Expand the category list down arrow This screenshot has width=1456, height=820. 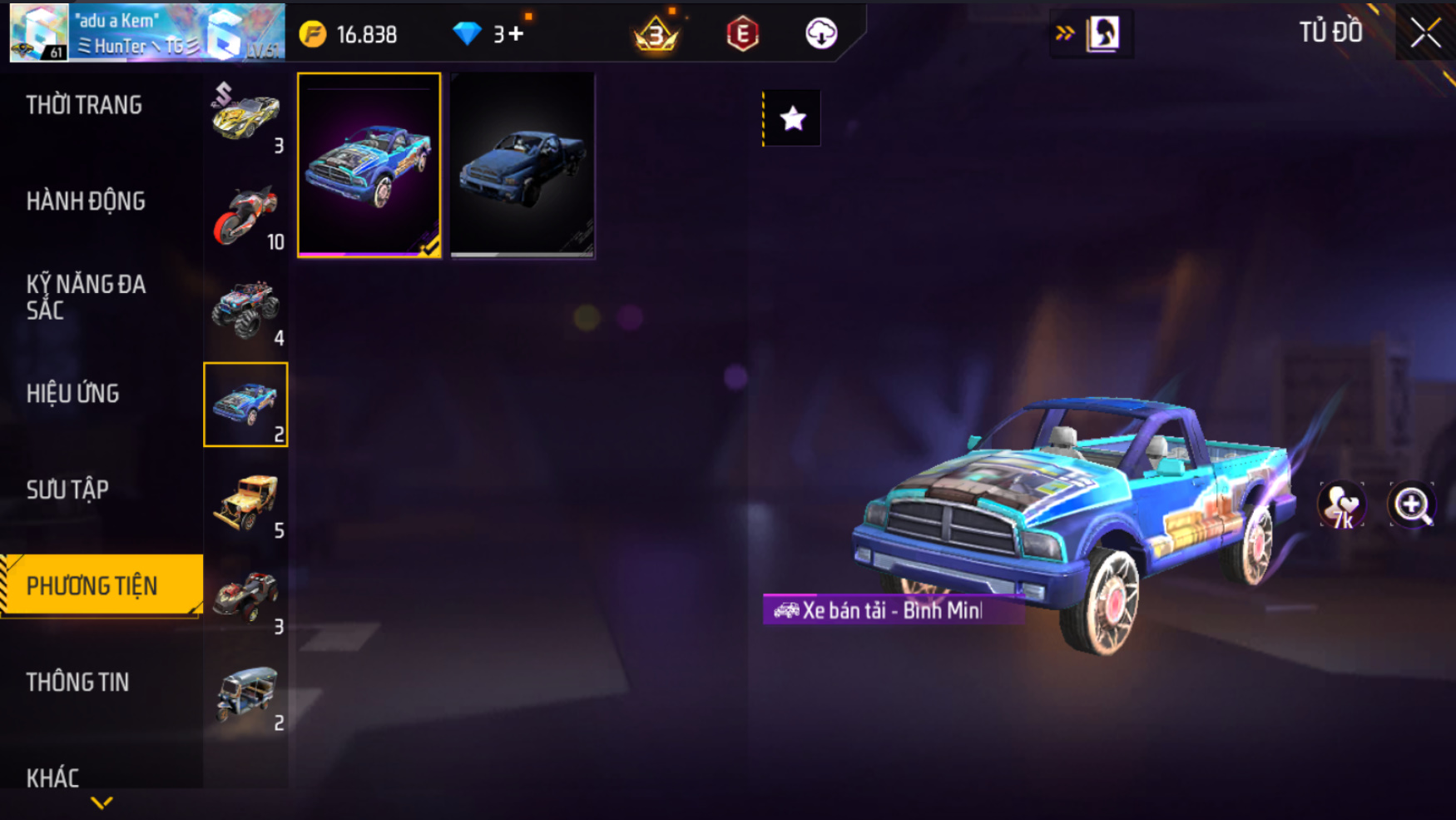(x=102, y=803)
